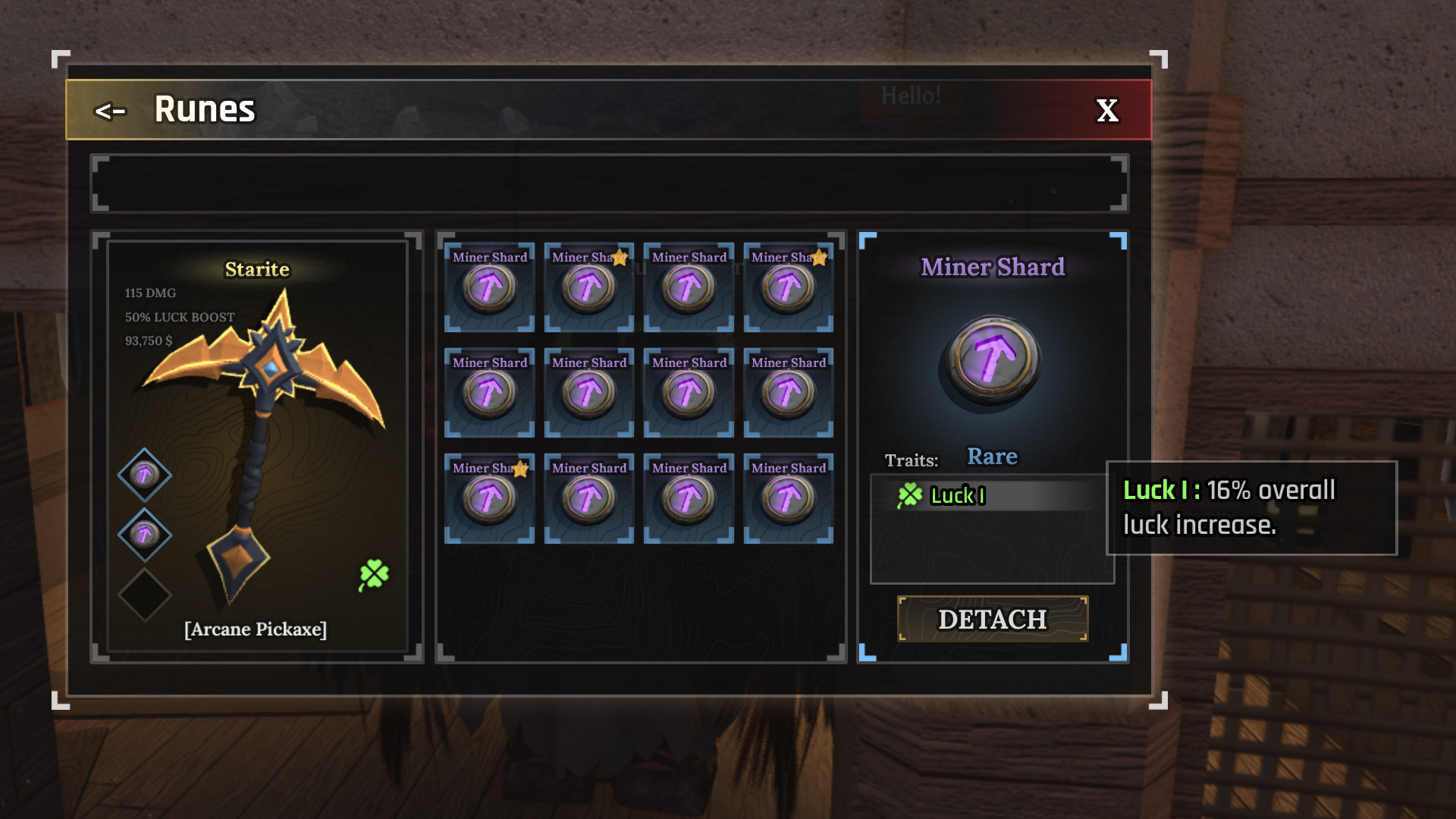Close the Runes window
Image resolution: width=1456 pixels, height=819 pixels.
1107,111
